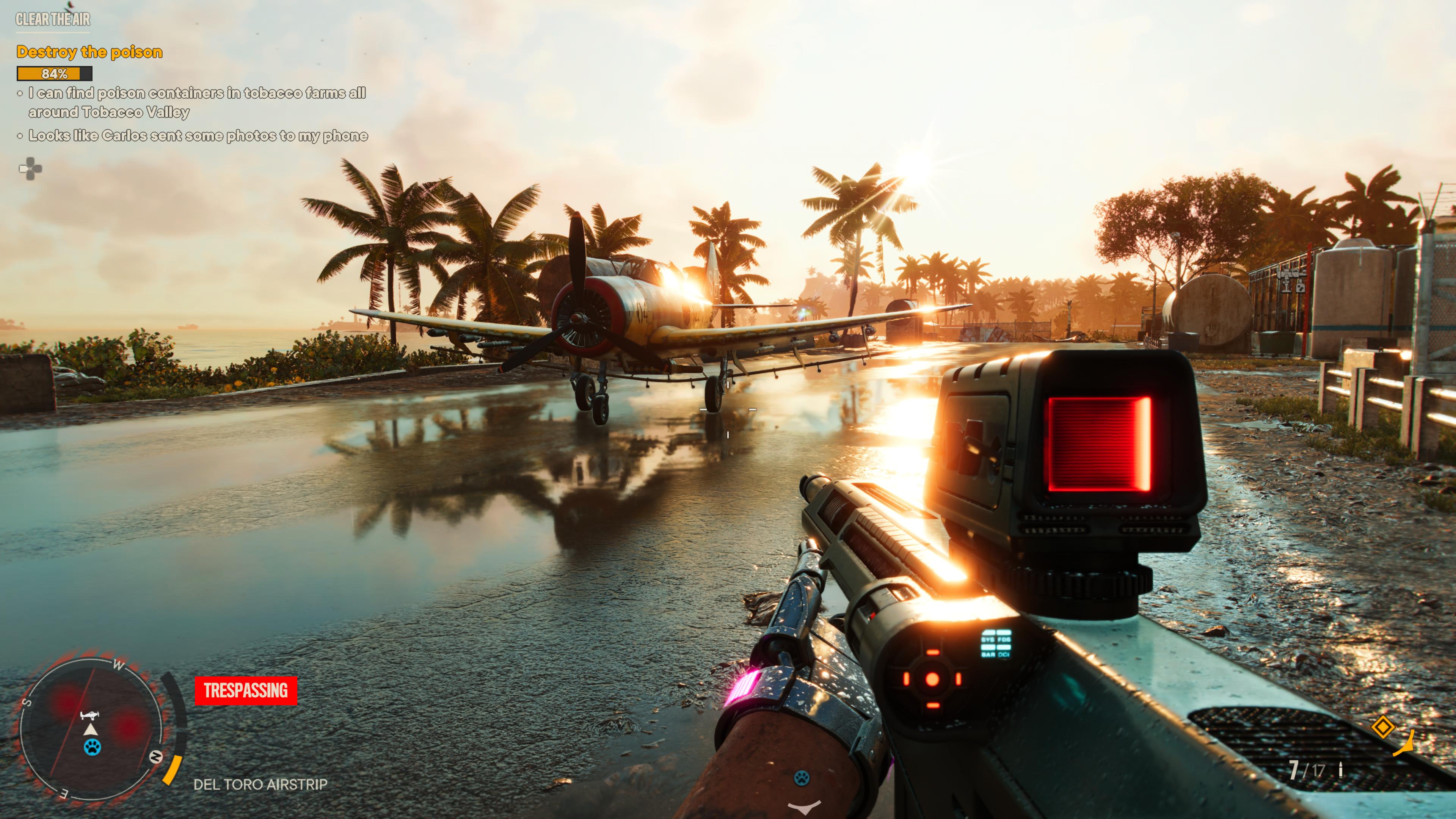Viewport: 1456px width, 819px height.
Task: Select the Clear the Air mission title
Action: pyautogui.click(x=53, y=20)
